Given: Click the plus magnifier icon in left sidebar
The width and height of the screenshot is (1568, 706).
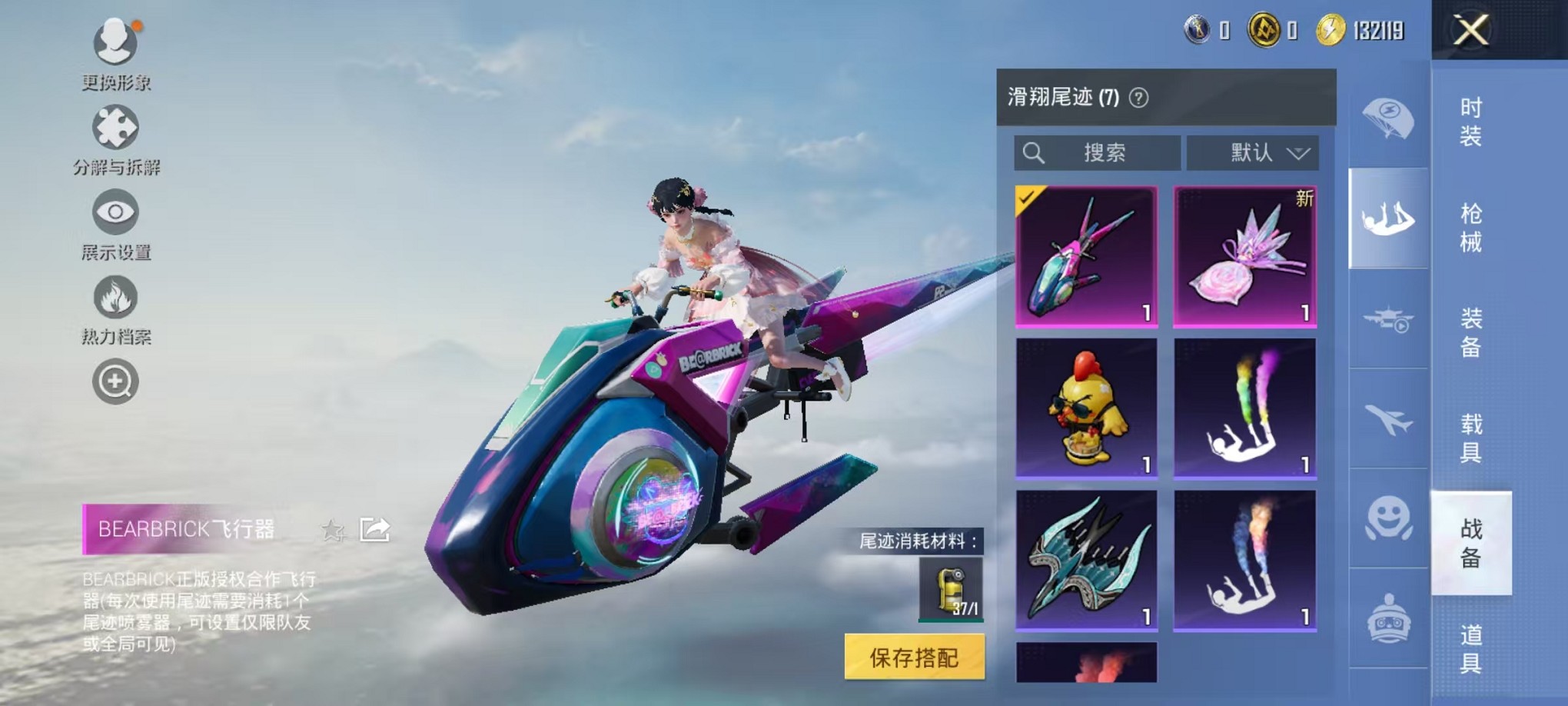Looking at the screenshot, I should click(115, 381).
